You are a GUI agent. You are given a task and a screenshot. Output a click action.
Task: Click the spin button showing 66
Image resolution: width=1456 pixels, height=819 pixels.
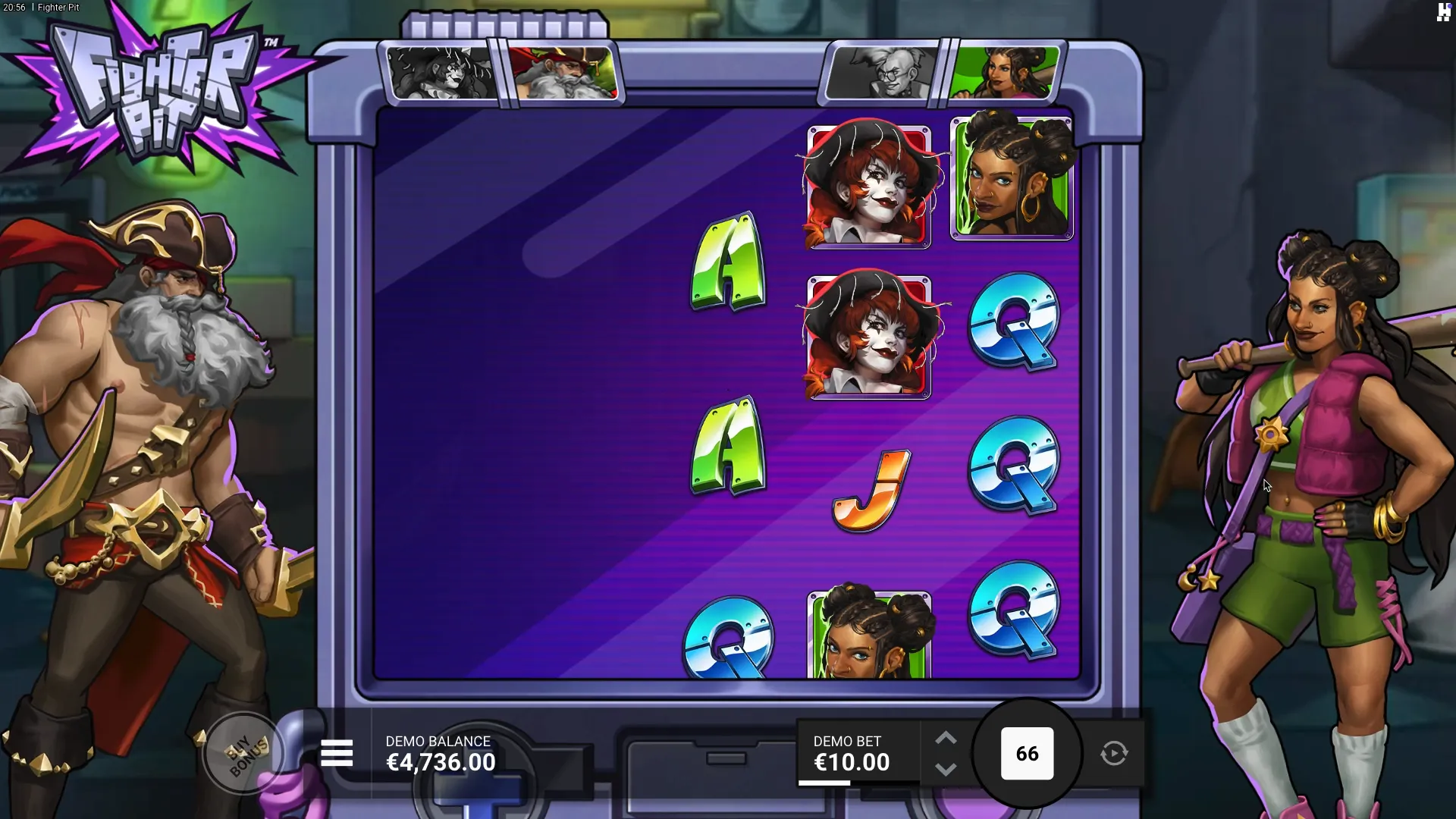(1027, 754)
